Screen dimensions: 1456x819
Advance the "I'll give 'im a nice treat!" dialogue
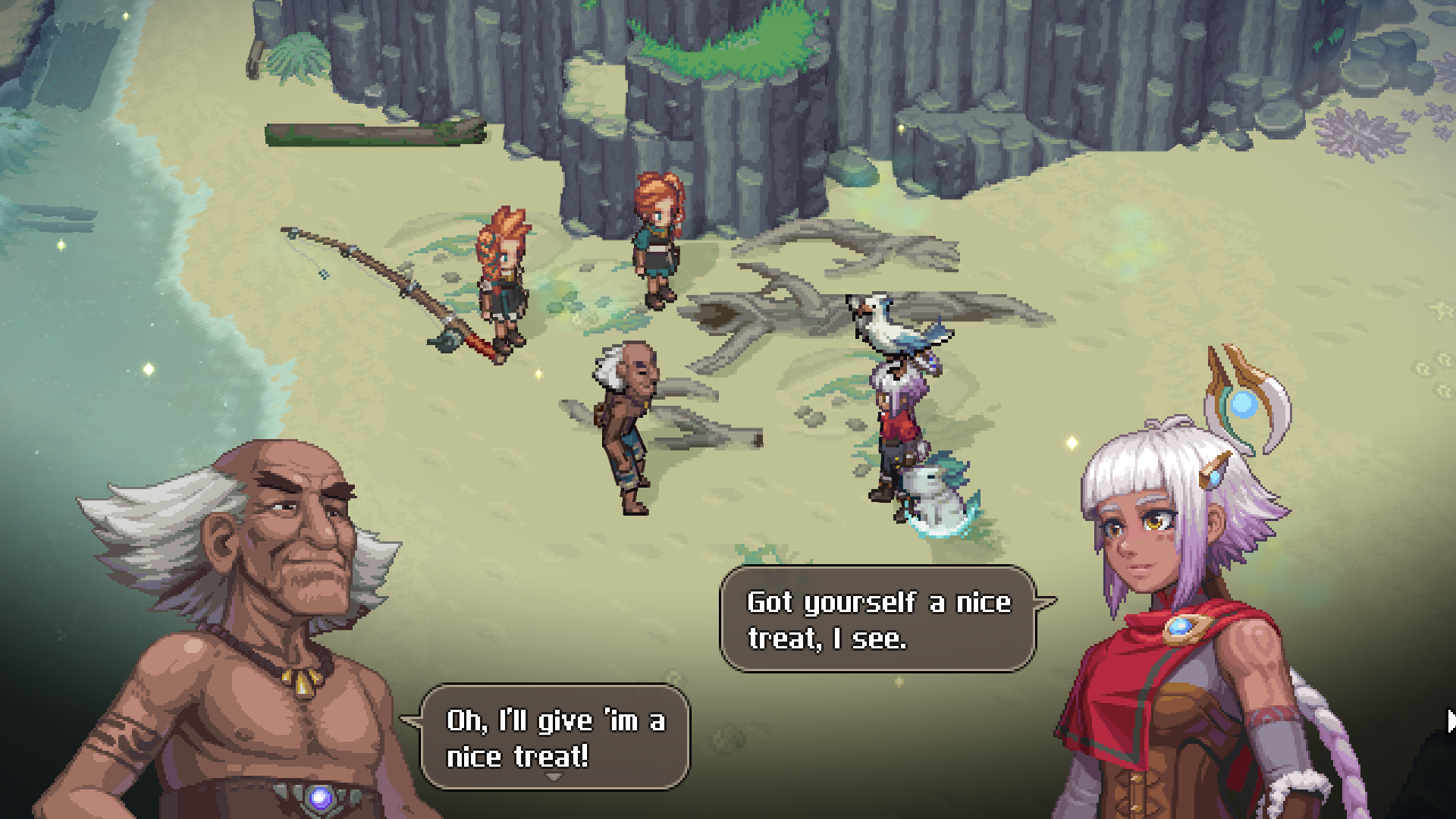(555, 736)
